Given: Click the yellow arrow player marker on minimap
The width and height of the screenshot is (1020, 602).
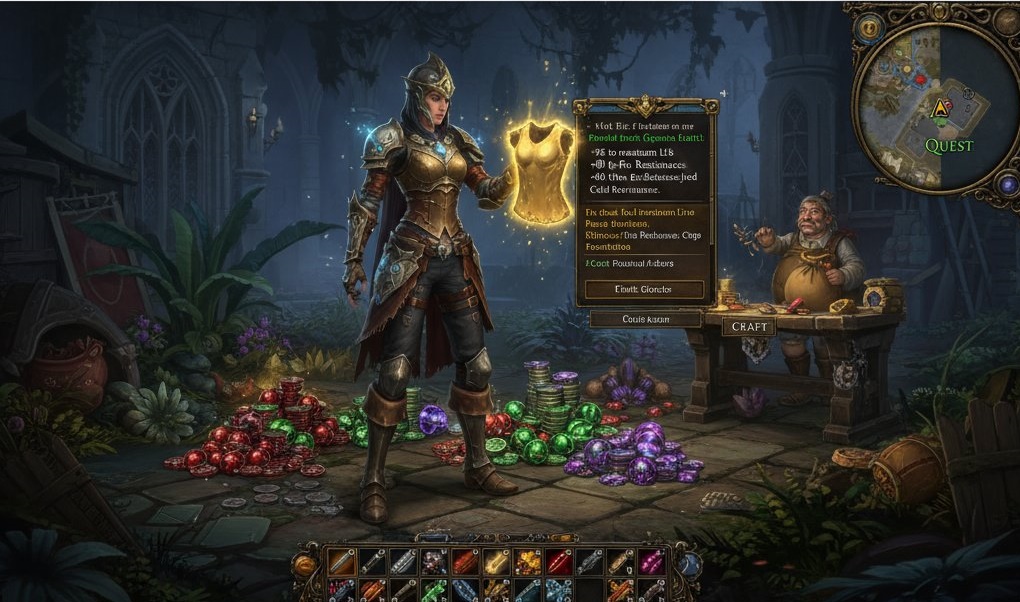Looking at the screenshot, I should pos(939,107).
